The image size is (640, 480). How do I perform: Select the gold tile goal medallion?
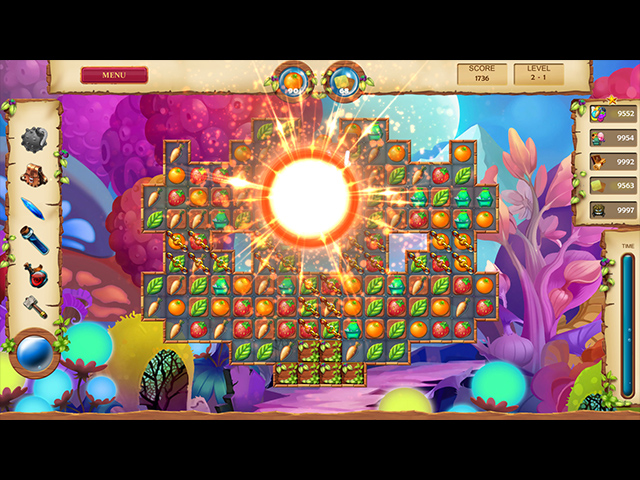(343, 82)
